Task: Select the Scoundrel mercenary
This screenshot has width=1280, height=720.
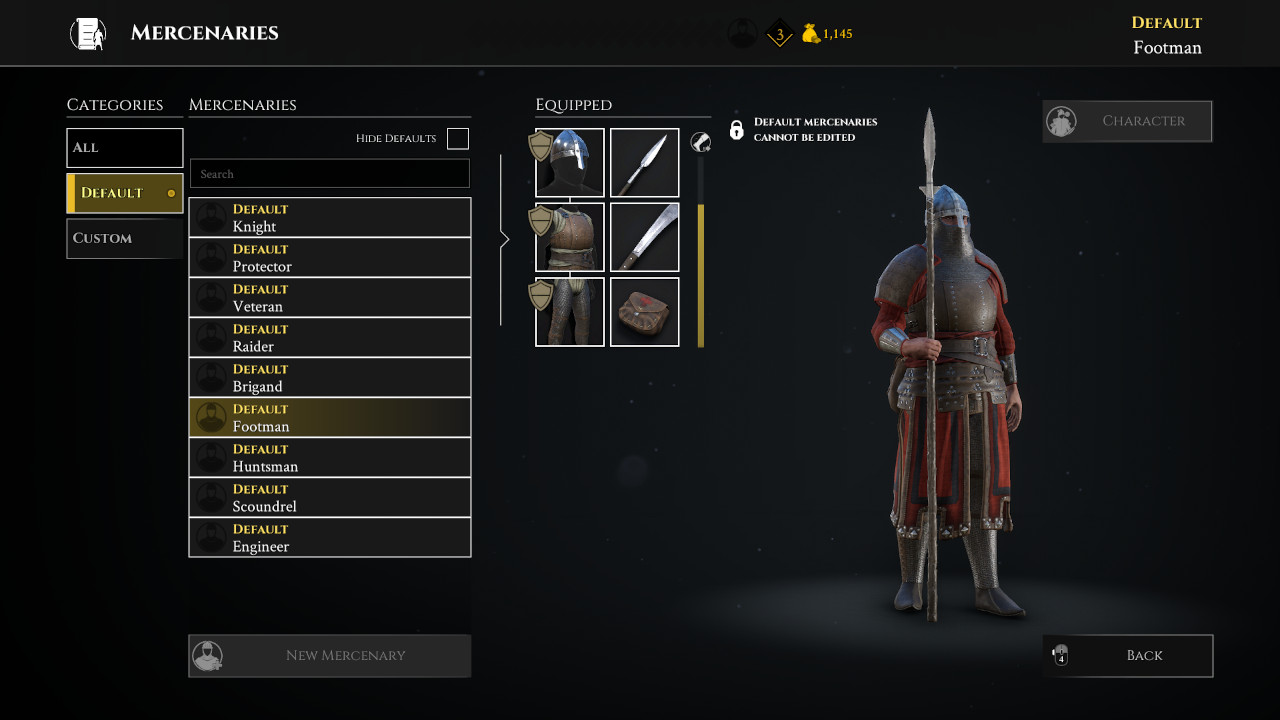Action: tap(330, 497)
